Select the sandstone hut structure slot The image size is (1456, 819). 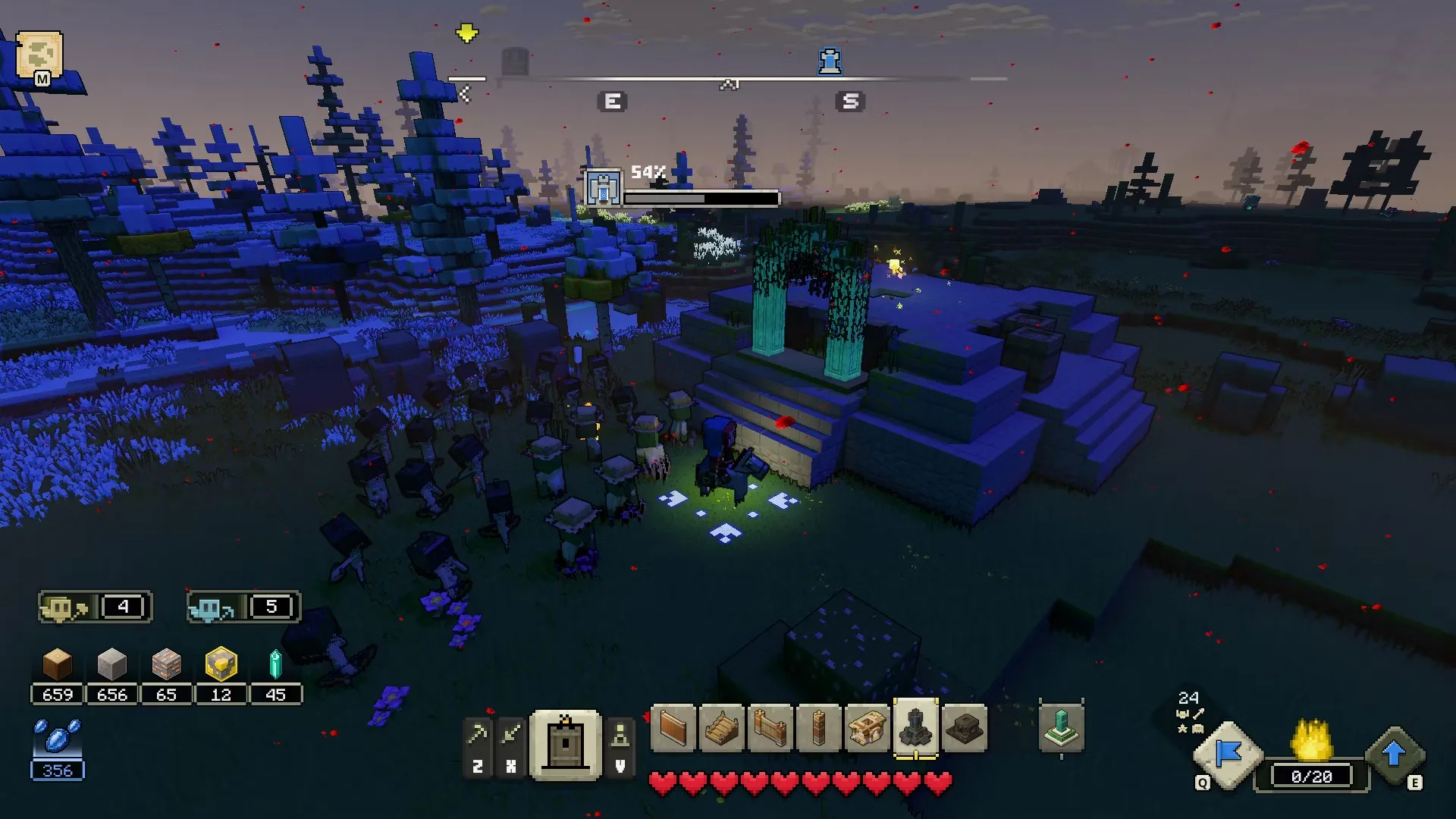[x=867, y=729]
